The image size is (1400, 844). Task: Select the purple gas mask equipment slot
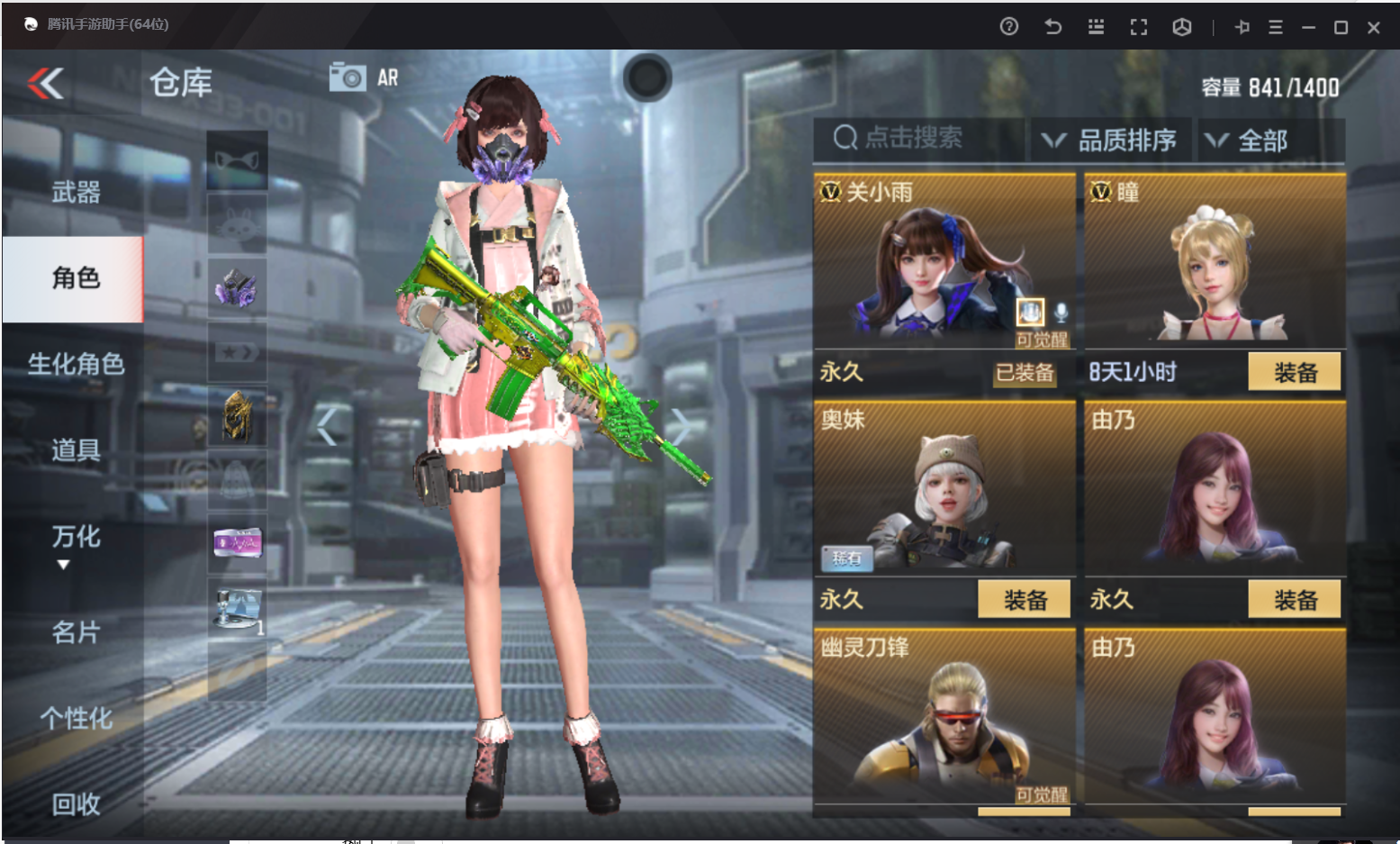[x=237, y=288]
